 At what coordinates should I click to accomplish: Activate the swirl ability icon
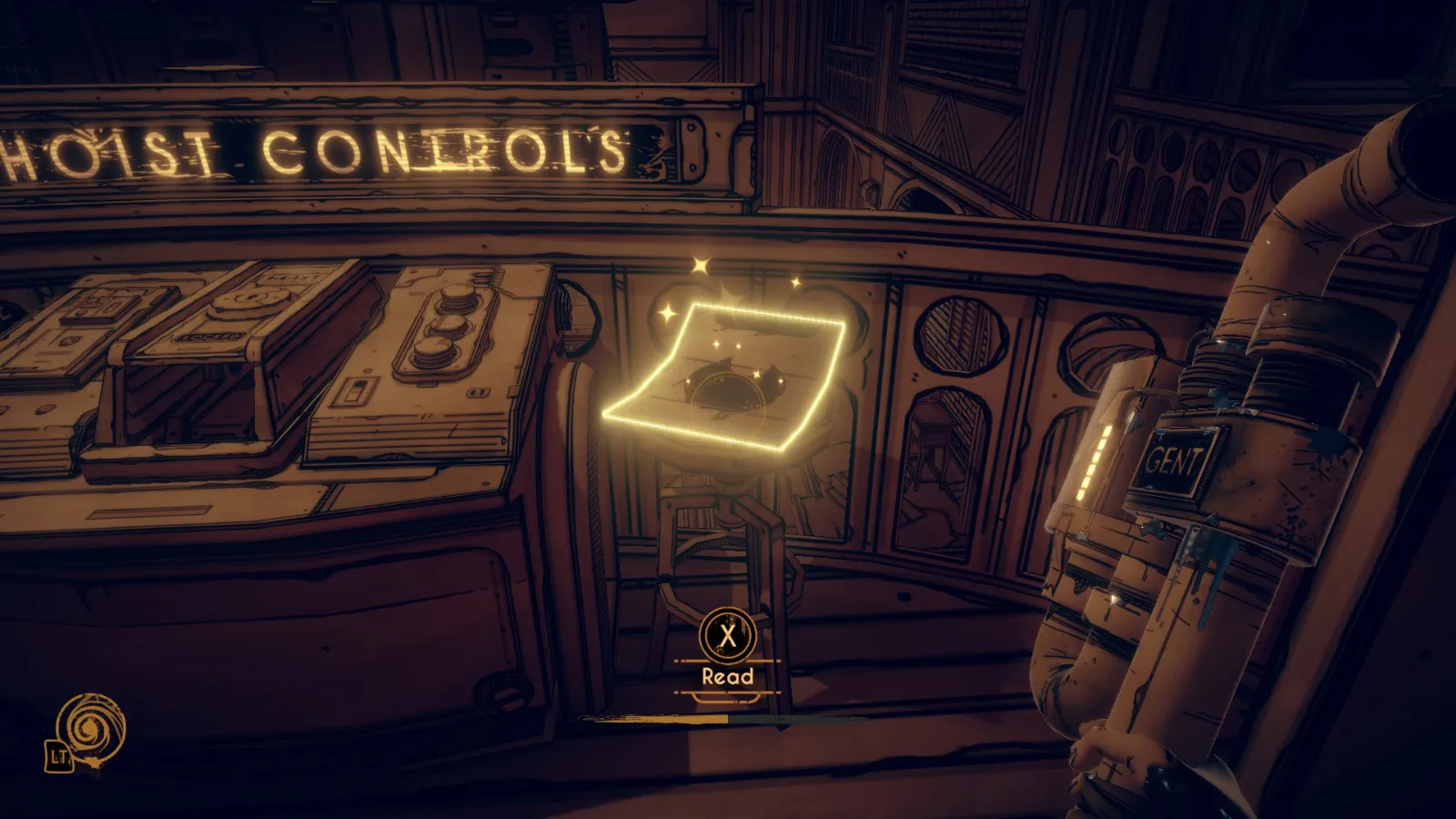(x=90, y=728)
